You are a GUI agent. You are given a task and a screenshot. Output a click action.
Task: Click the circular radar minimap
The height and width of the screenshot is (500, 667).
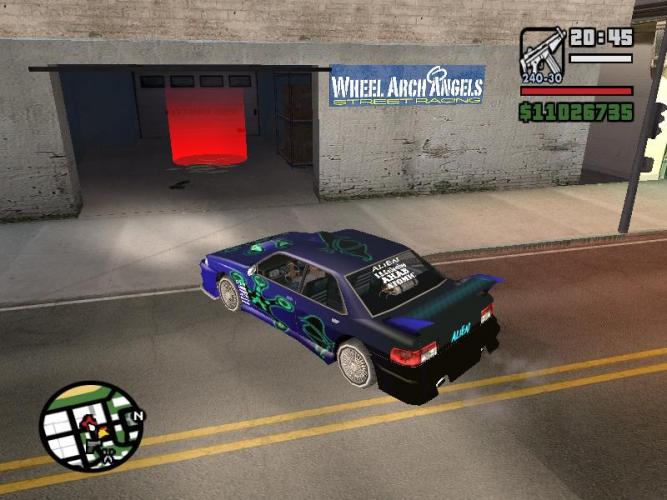89,427
